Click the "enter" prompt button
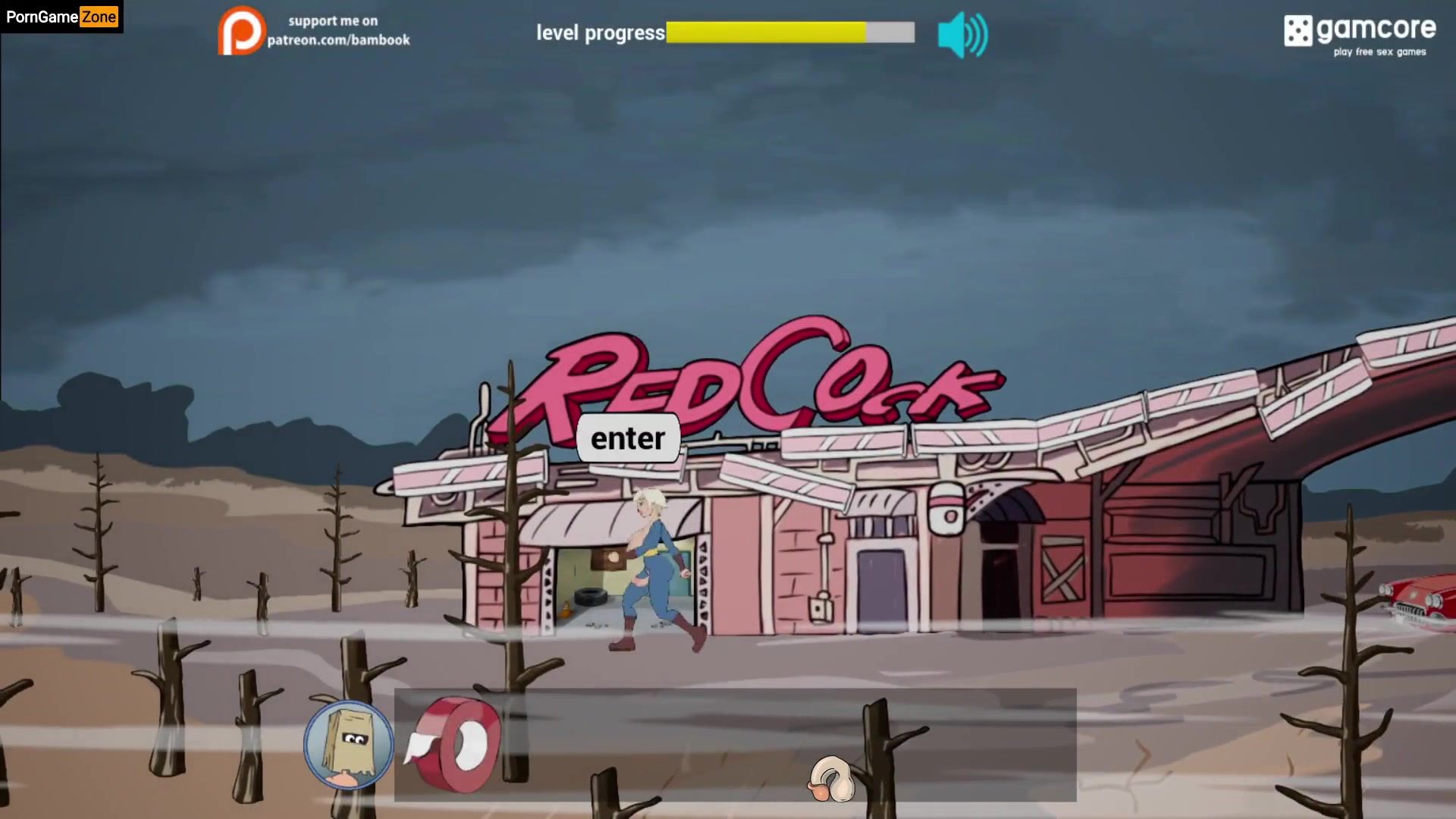The width and height of the screenshot is (1456, 819). pyautogui.click(x=628, y=438)
